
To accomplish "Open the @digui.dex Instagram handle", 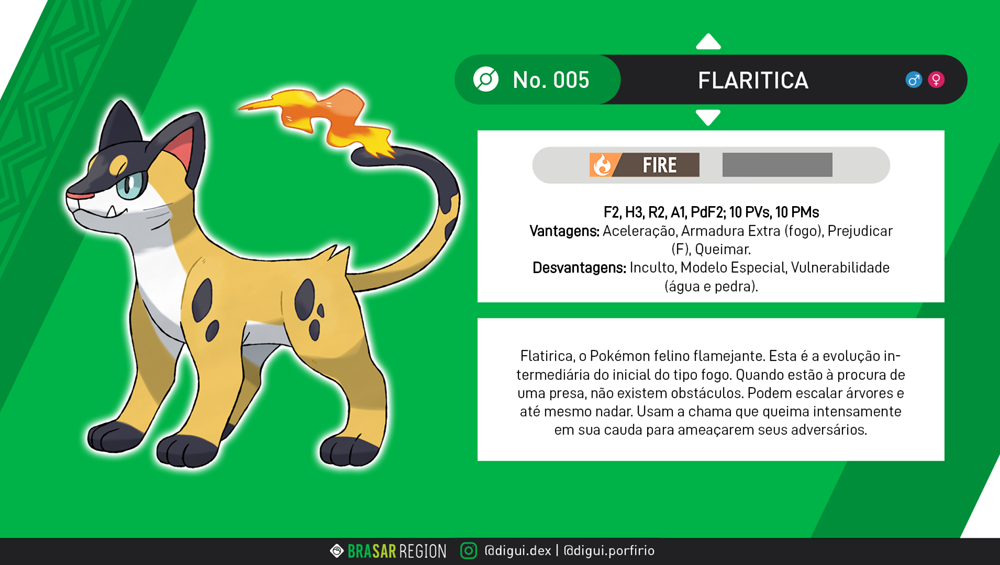I will [x=516, y=551].
